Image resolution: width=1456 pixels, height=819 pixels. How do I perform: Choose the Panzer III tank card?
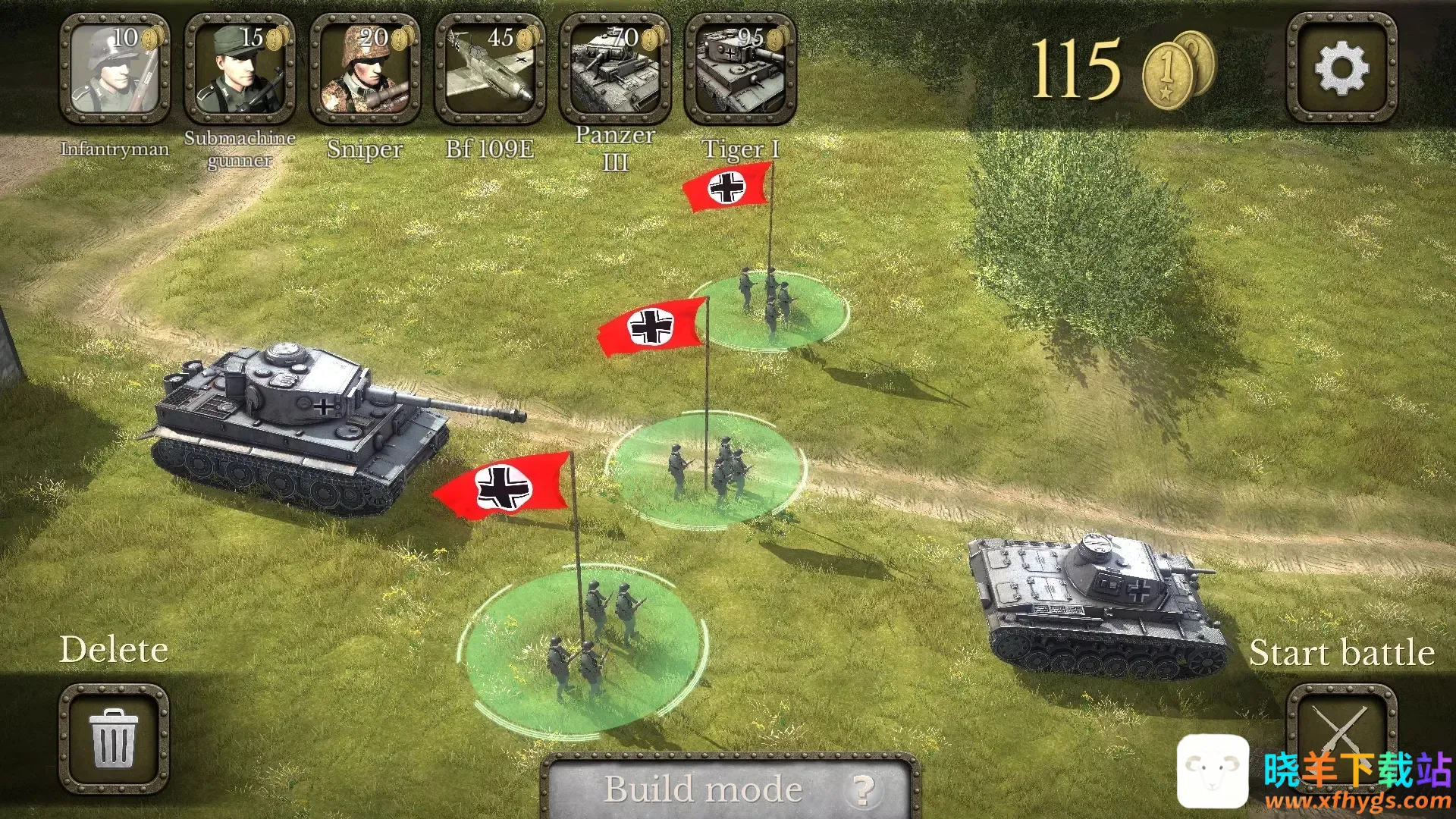coord(615,70)
